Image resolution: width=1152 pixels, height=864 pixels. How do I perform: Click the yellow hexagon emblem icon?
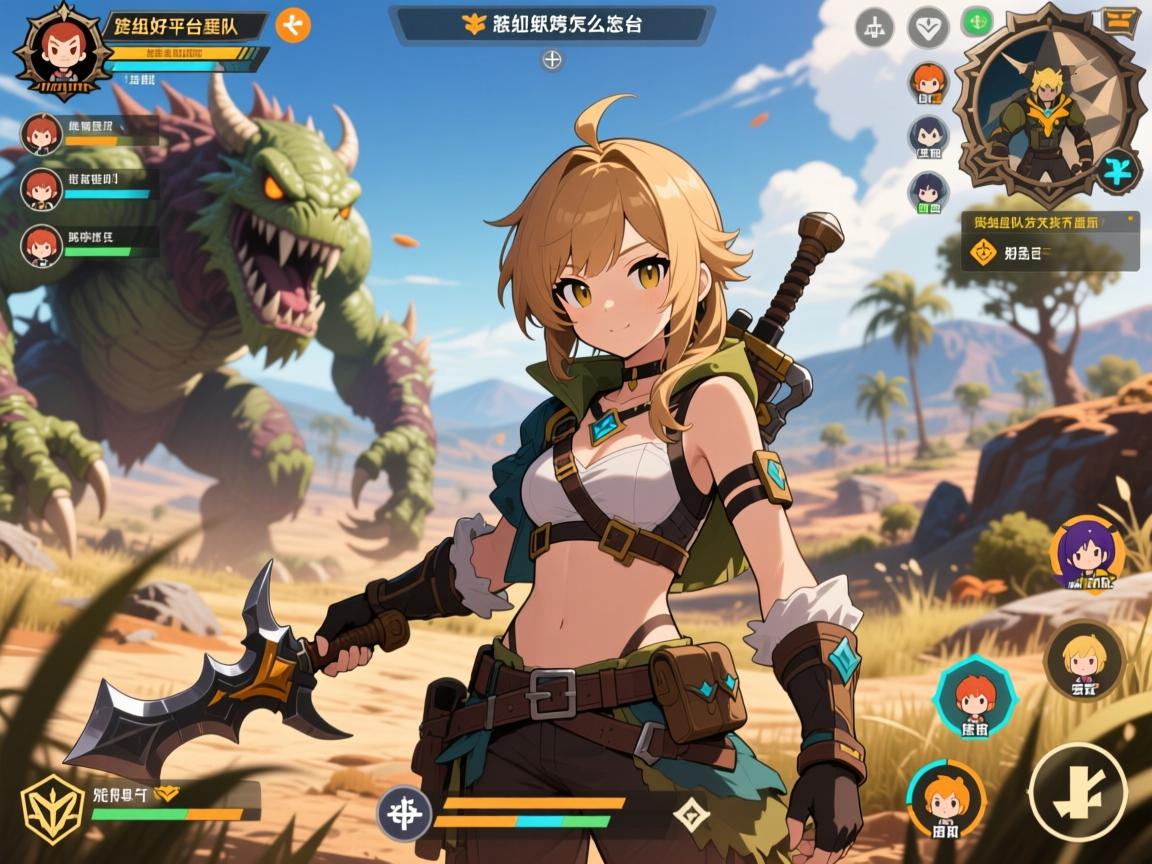(53, 808)
